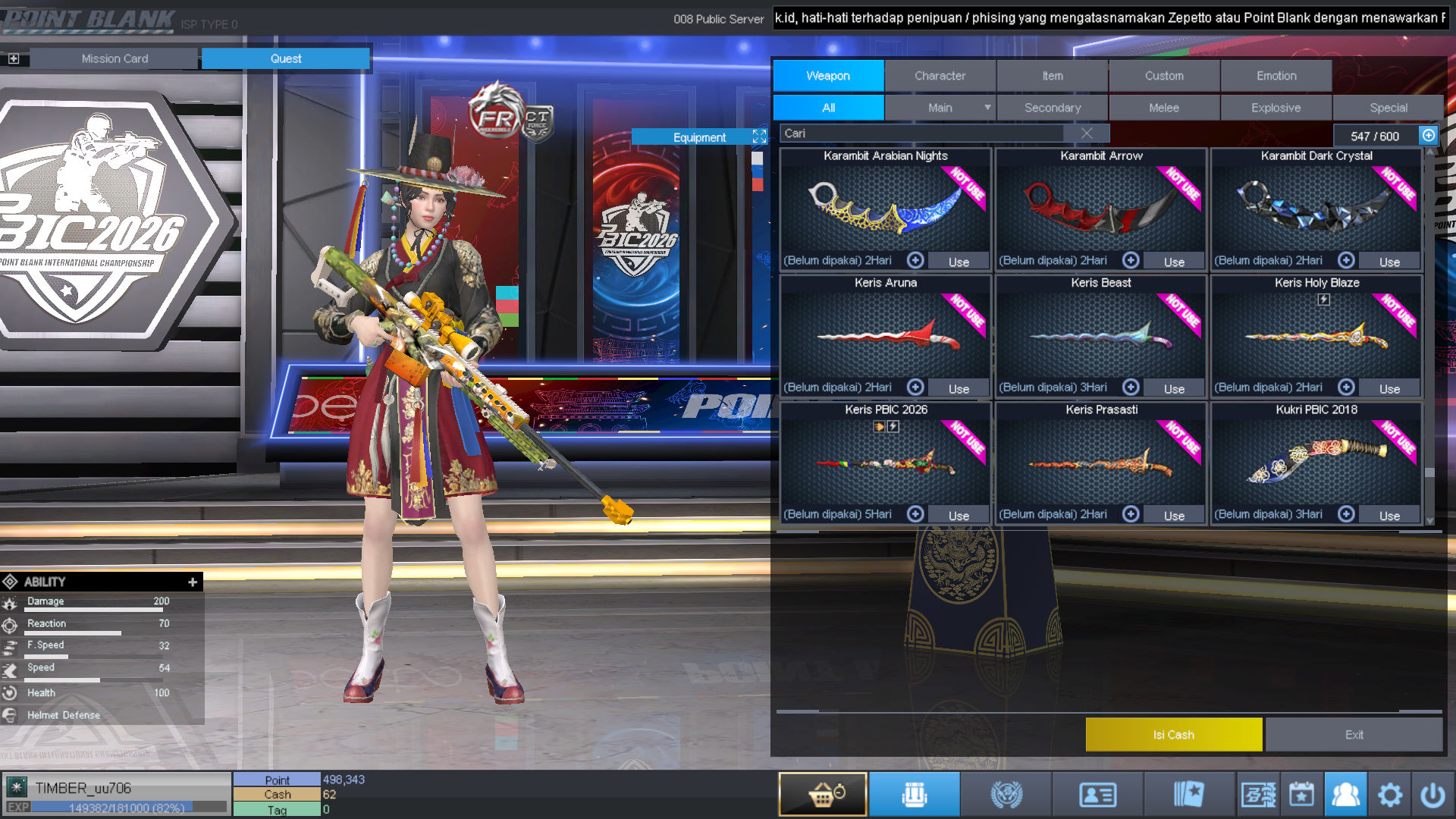Screen dimensions: 1456x819
Task: Click the Cari search field
Action: tap(921, 133)
